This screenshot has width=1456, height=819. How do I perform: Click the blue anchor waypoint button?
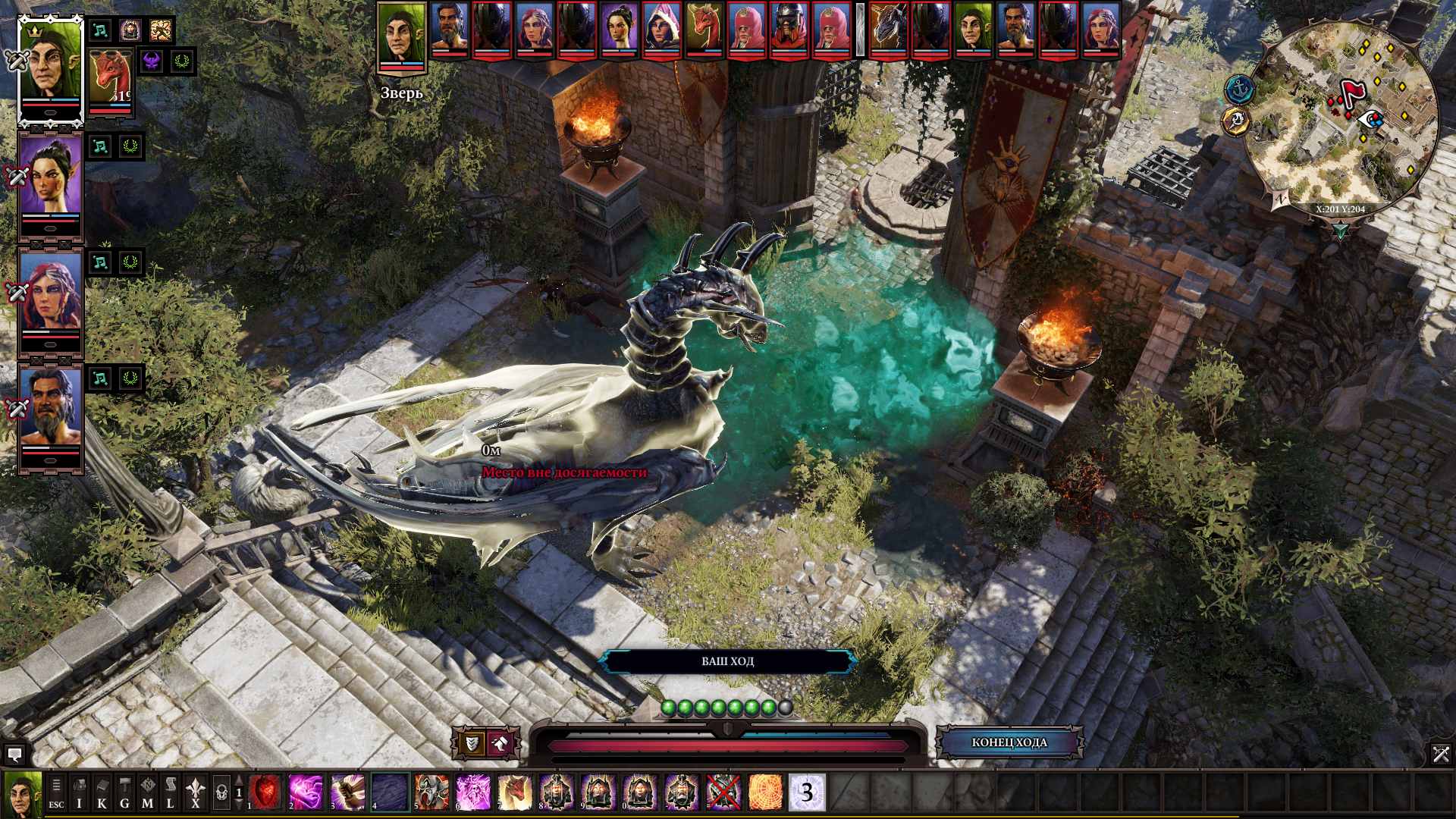(x=1239, y=89)
